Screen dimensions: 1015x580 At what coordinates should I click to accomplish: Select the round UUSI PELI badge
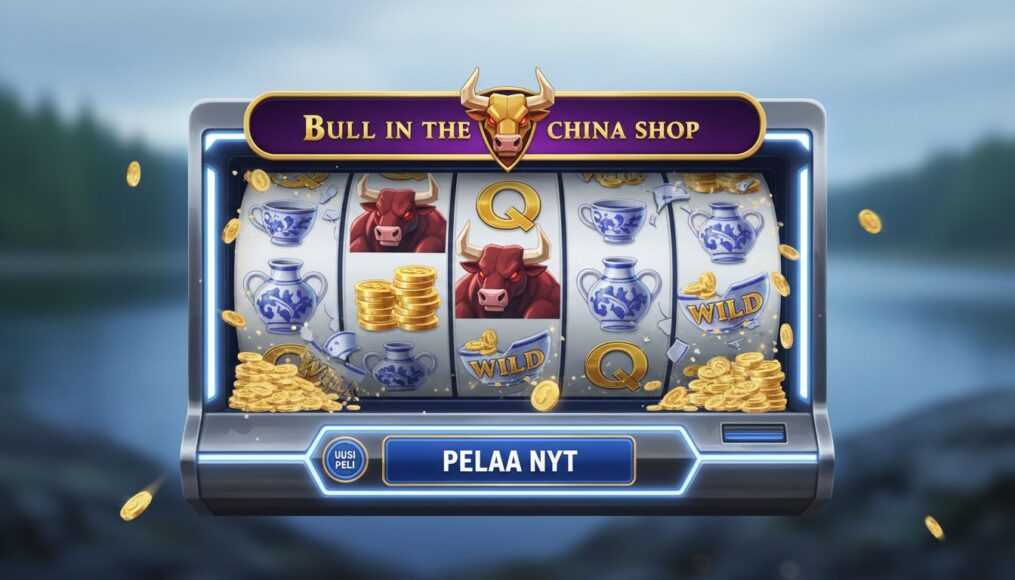(346, 461)
